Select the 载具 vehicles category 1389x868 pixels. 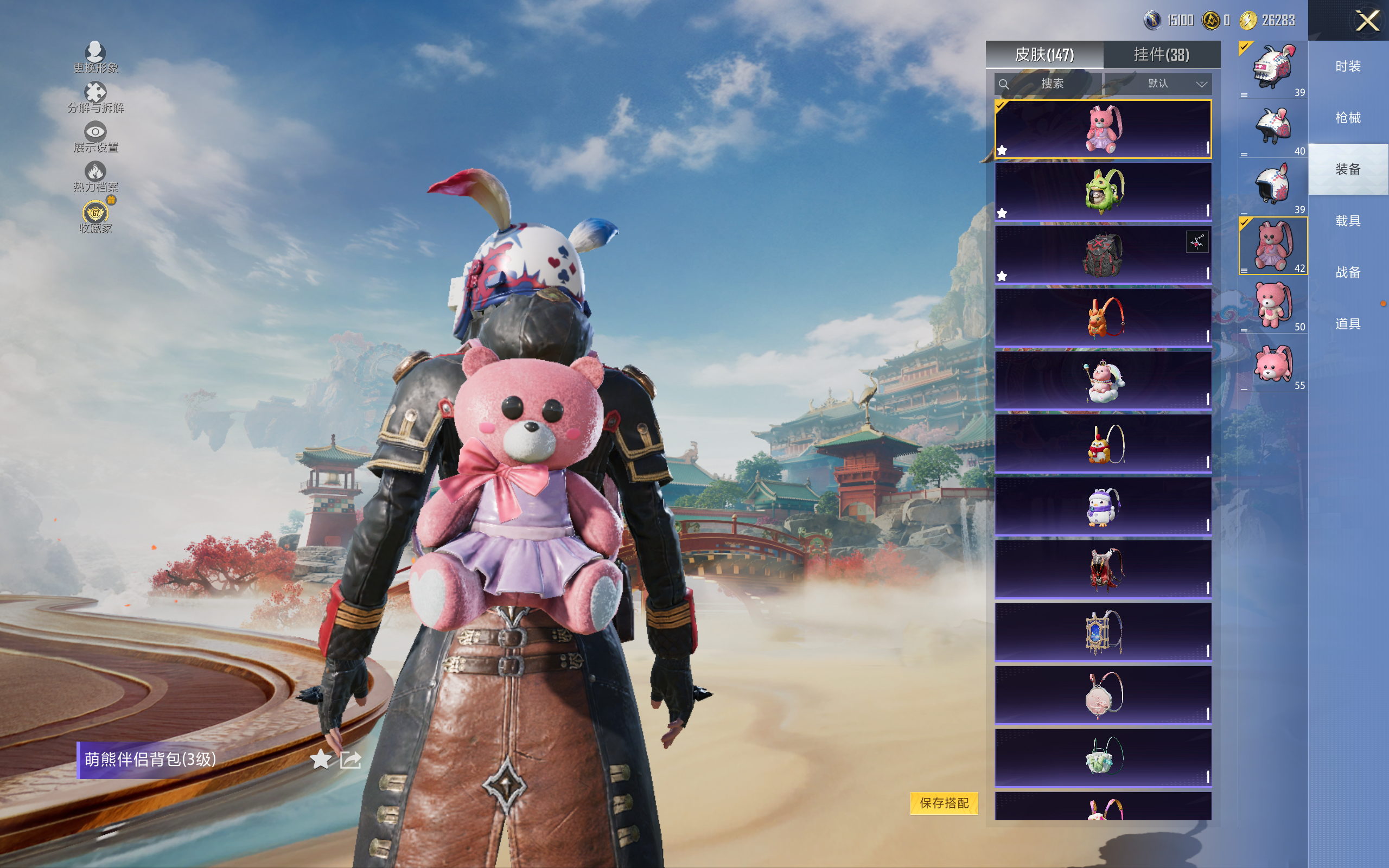pos(1348,221)
